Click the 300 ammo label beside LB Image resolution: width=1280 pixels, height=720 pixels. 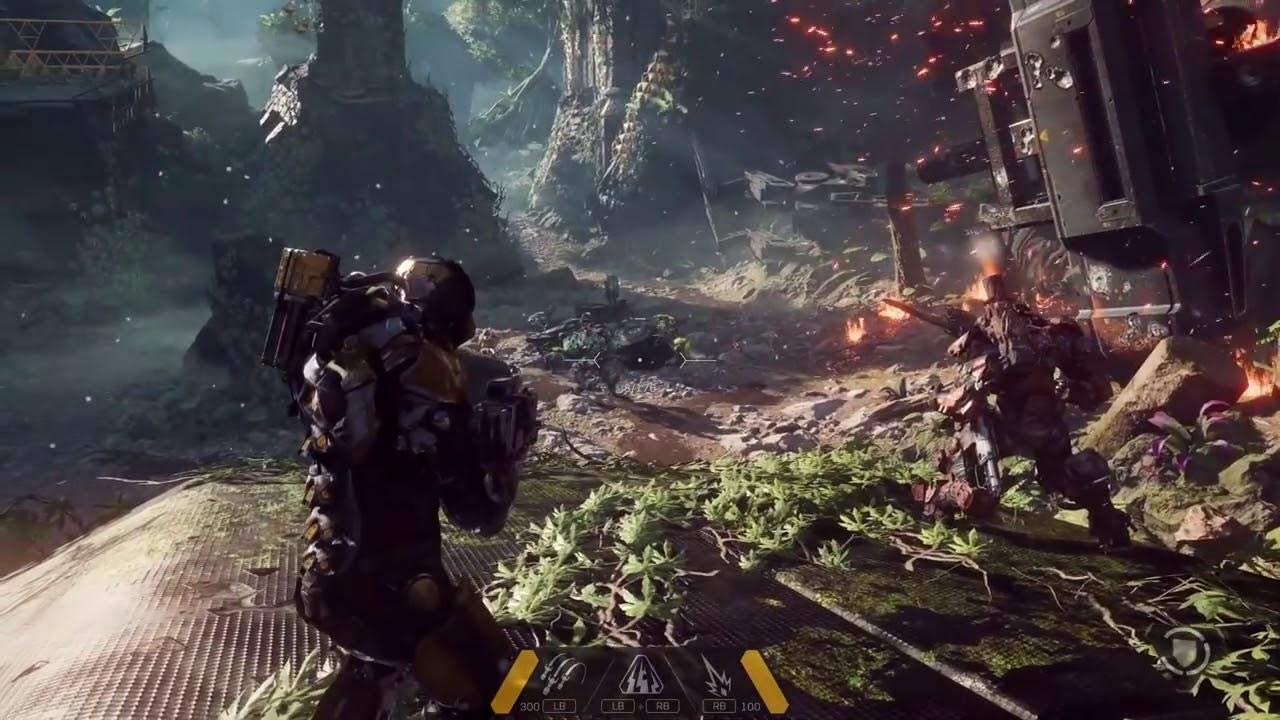[x=531, y=706]
